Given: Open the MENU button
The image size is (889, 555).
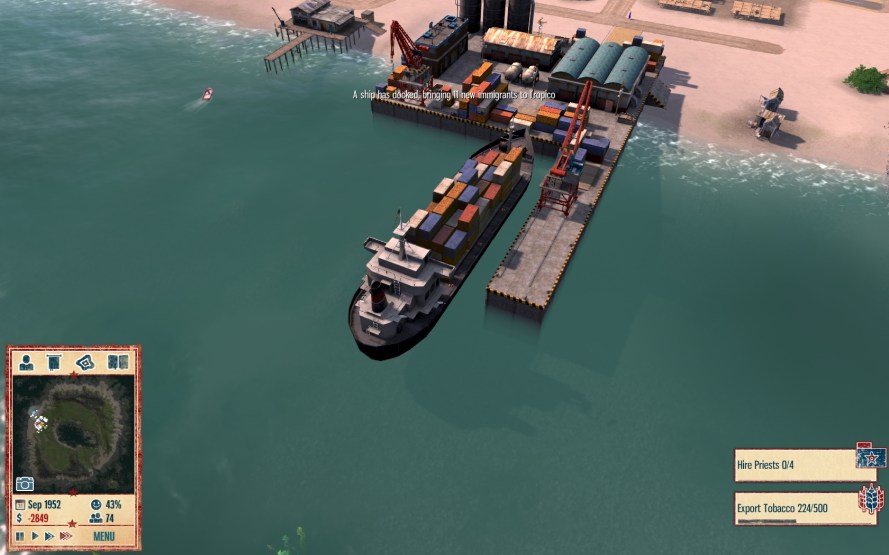Looking at the screenshot, I should point(104,537).
